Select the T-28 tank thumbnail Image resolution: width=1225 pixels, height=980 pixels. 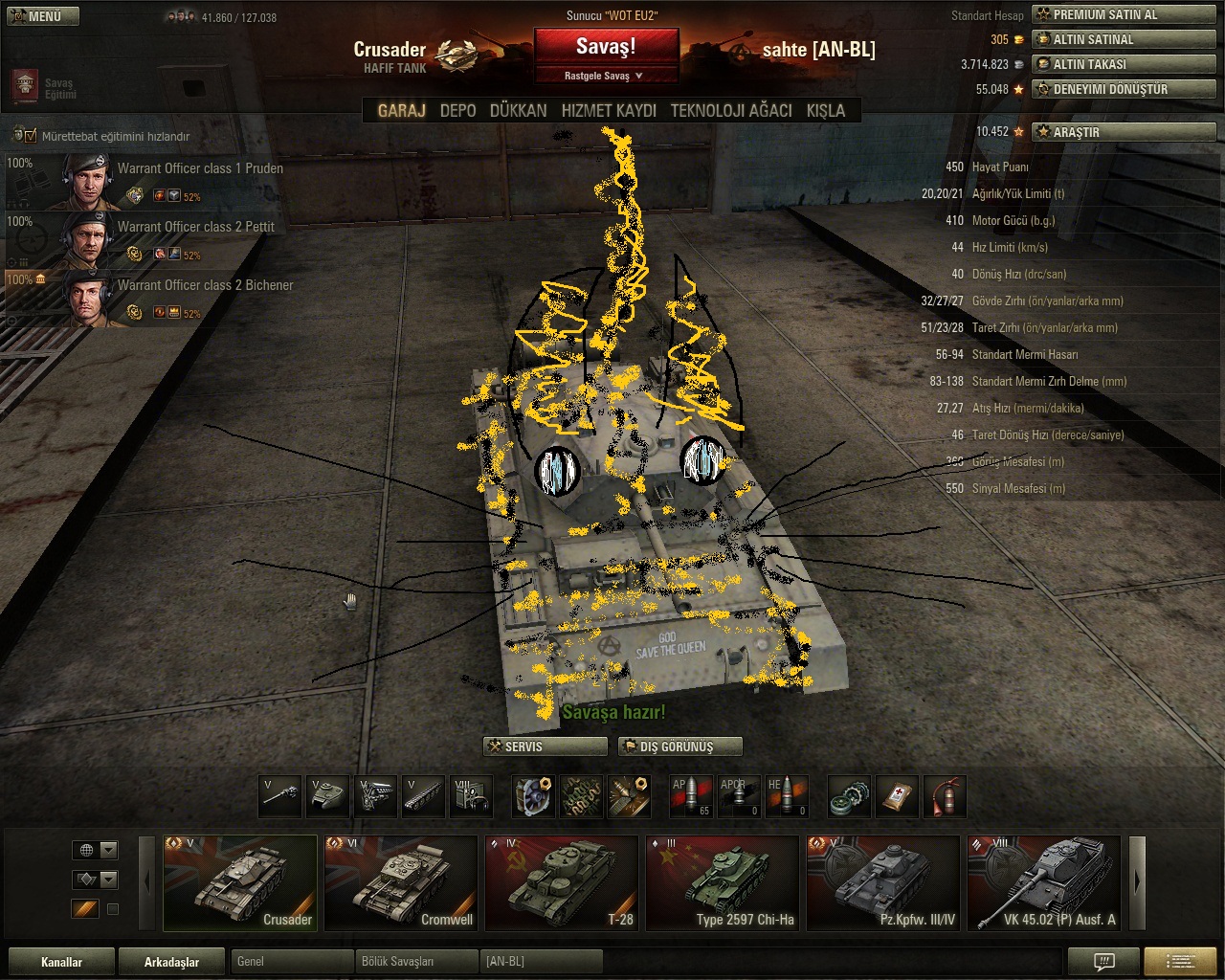click(x=561, y=882)
